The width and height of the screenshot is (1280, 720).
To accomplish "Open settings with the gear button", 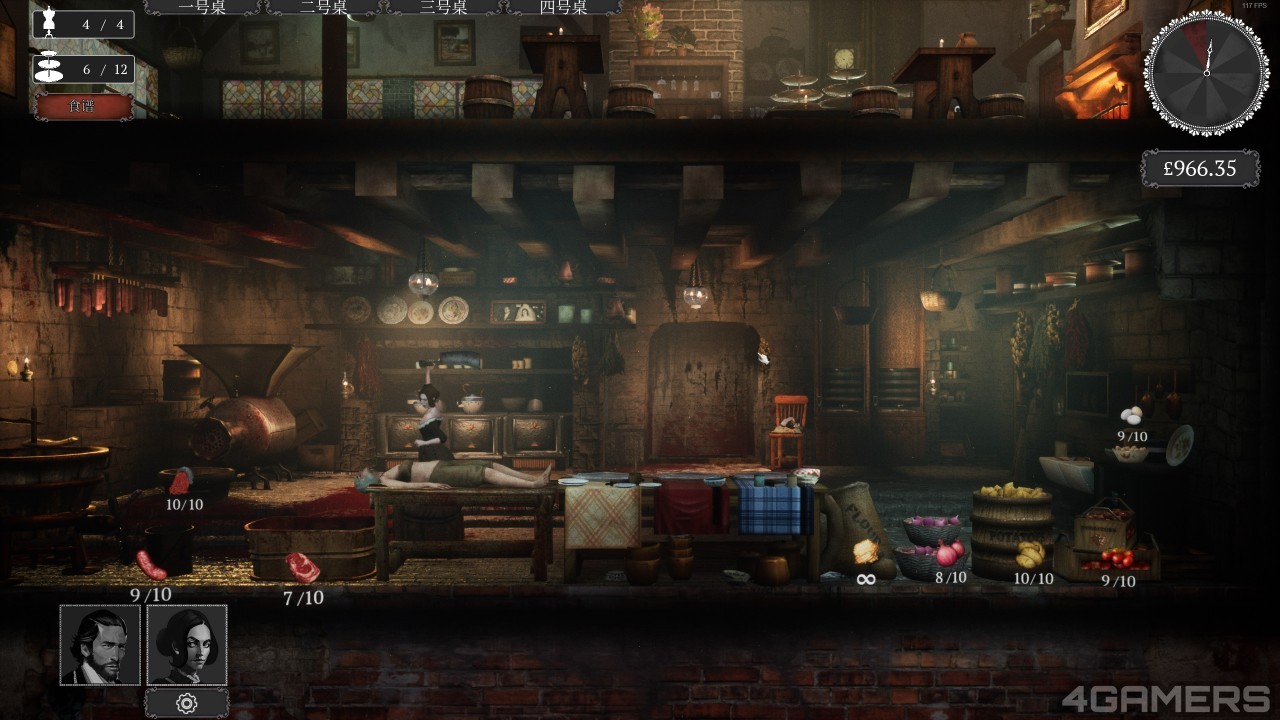I will tap(187, 703).
